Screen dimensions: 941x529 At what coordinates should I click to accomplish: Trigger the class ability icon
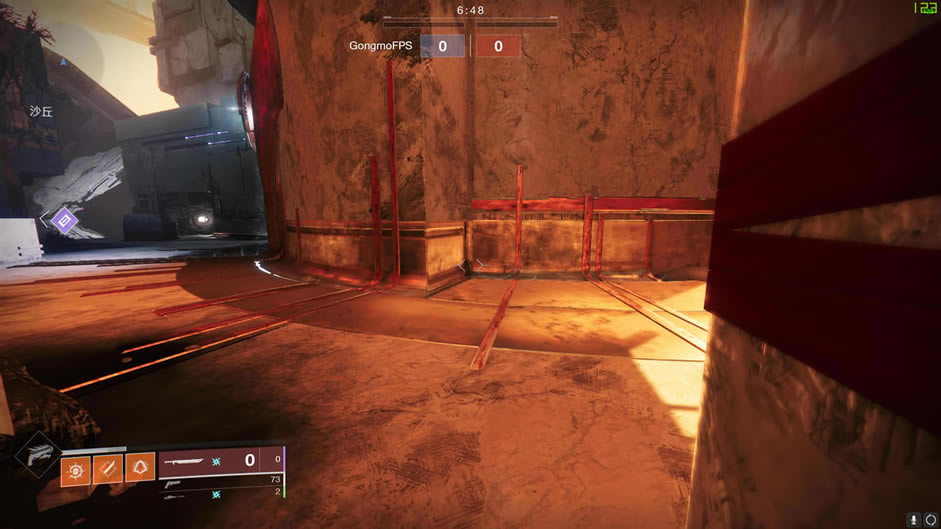139,469
